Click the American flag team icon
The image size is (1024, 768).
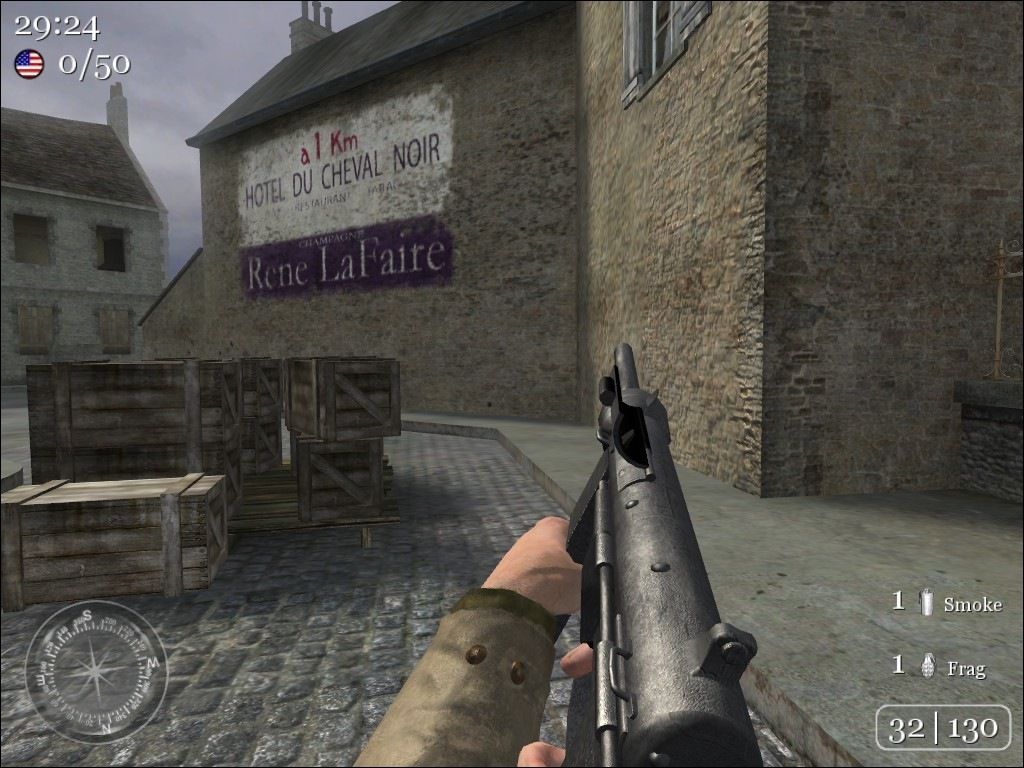[x=29, y=65]
